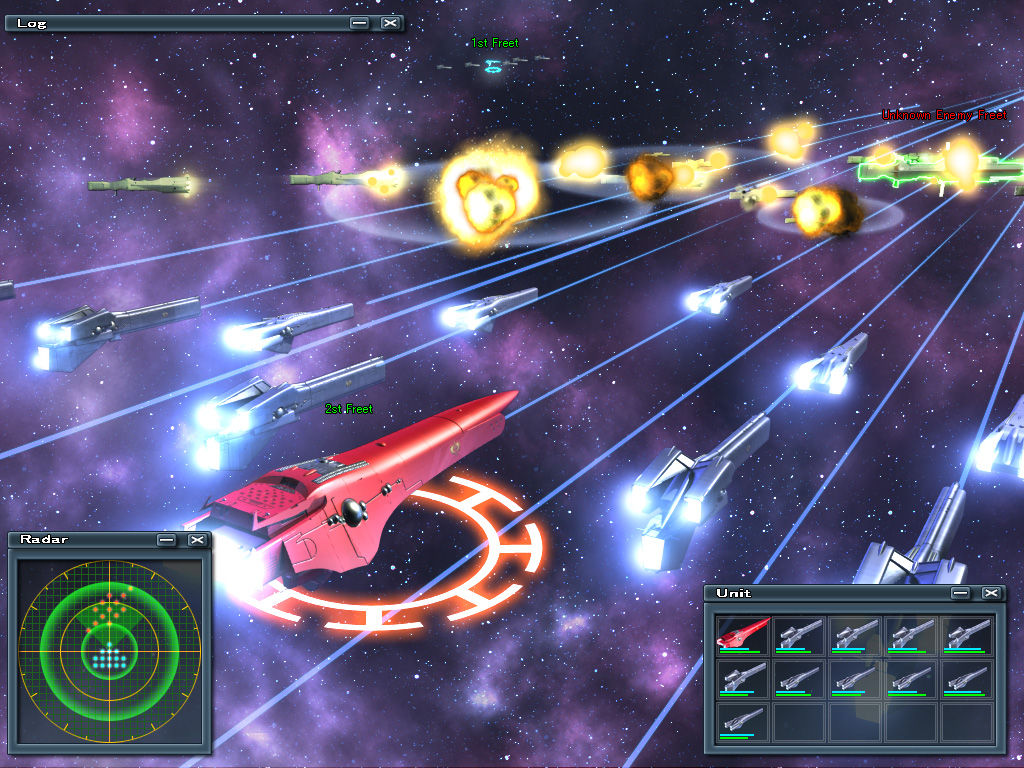Close the Unit window
This screenshot has width=1024, height=768.
(x=991, y=593)
